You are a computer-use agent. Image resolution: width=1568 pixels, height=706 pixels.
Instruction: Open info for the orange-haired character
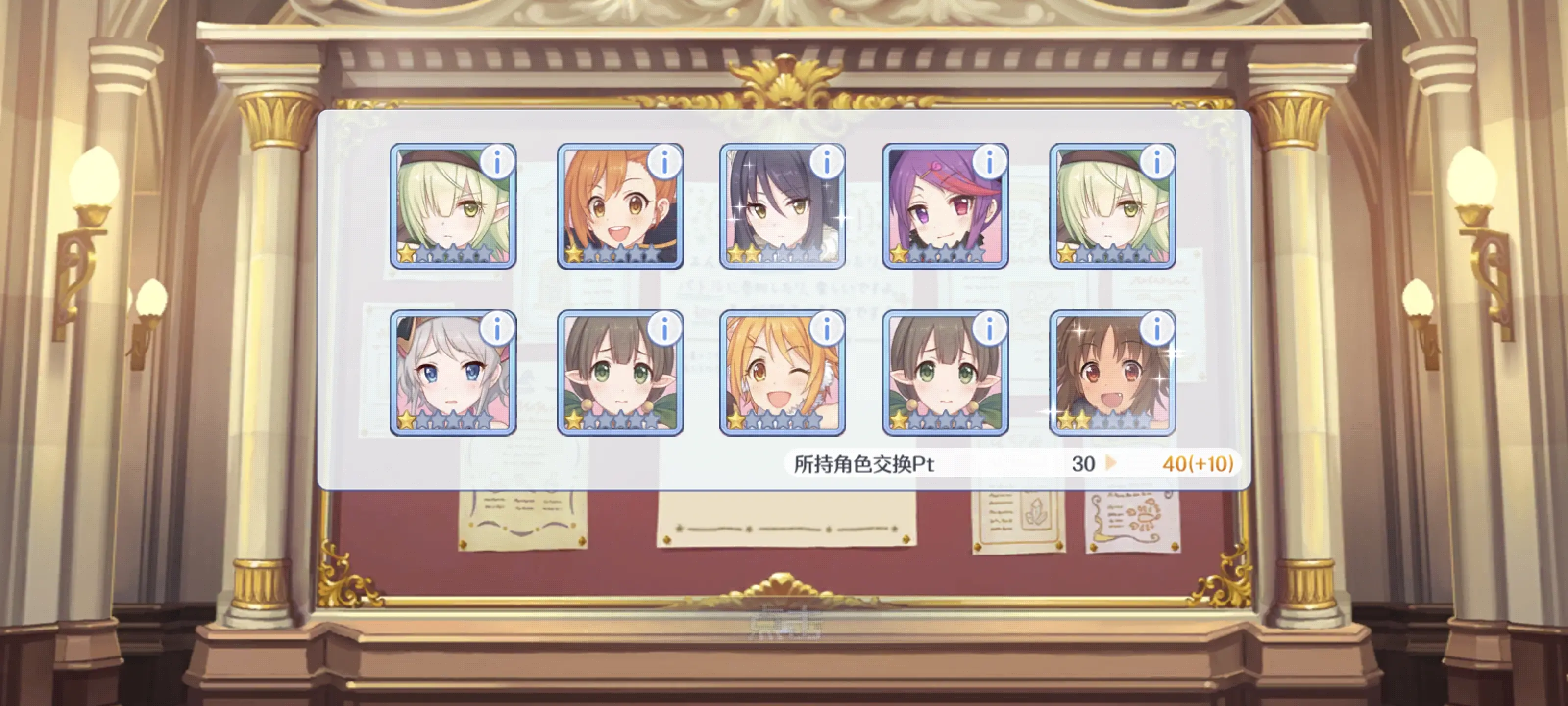pyautogui.click(x=664, y=162)
